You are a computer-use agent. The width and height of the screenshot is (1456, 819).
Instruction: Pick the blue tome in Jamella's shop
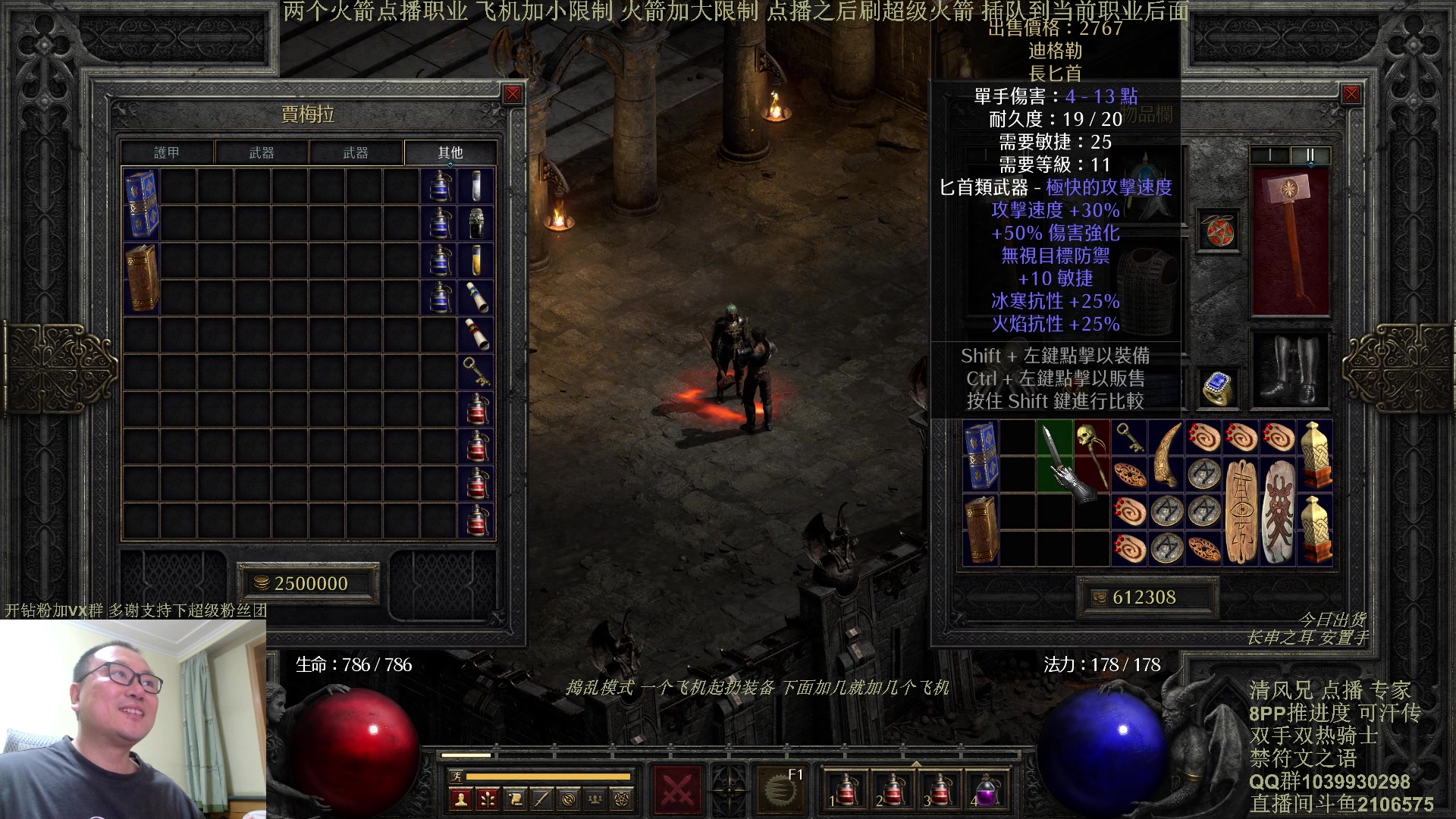[x=141, y=204]
